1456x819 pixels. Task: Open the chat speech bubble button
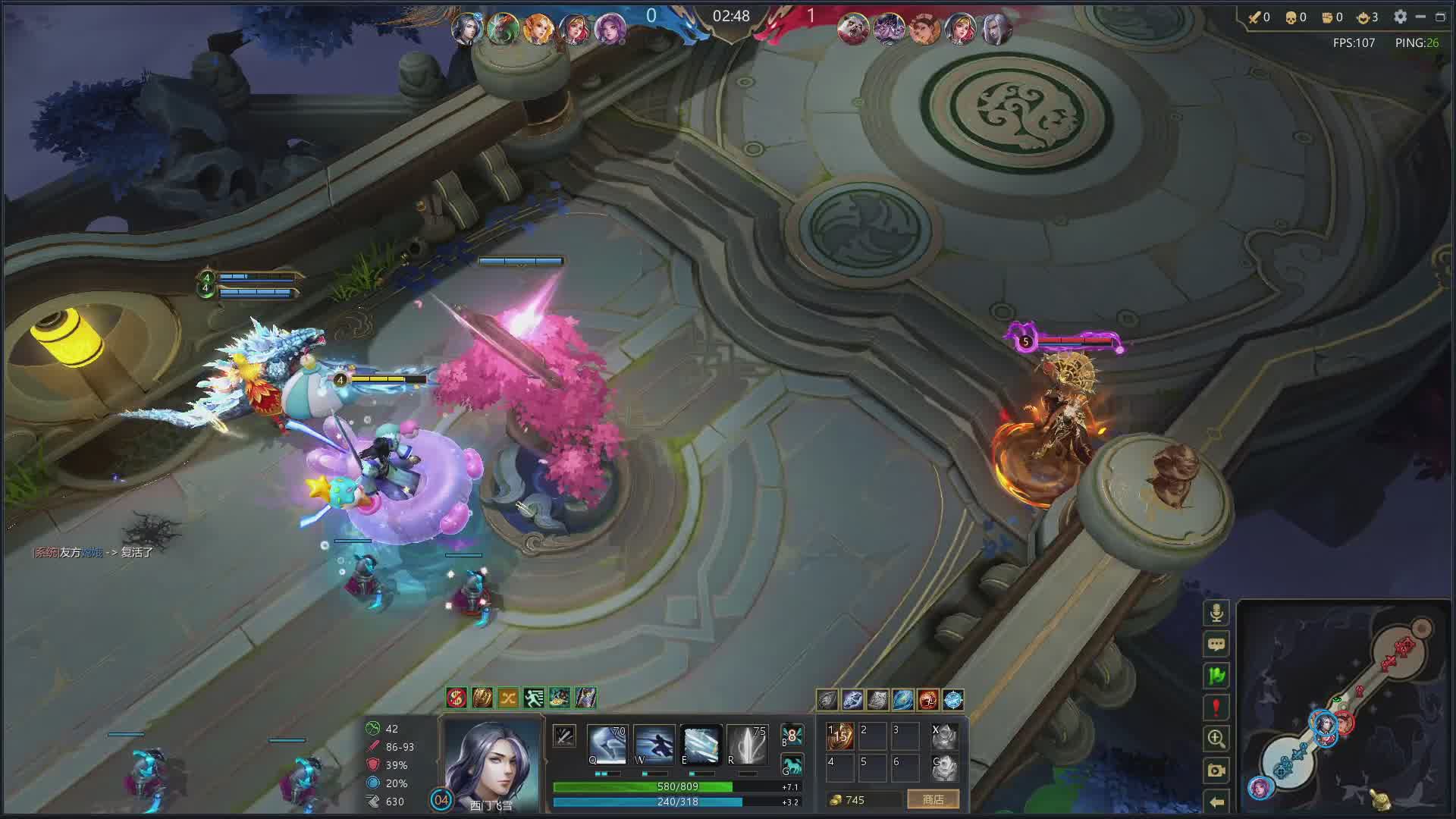1216,645
